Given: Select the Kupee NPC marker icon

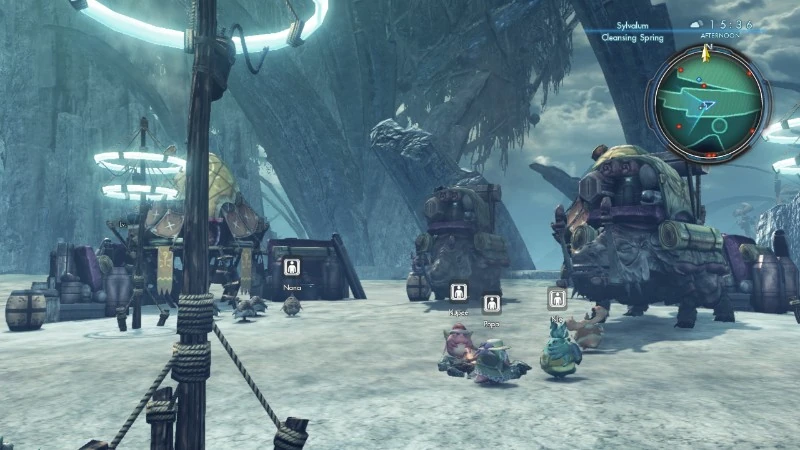Looking at the screenshot, I should point(458,291).
